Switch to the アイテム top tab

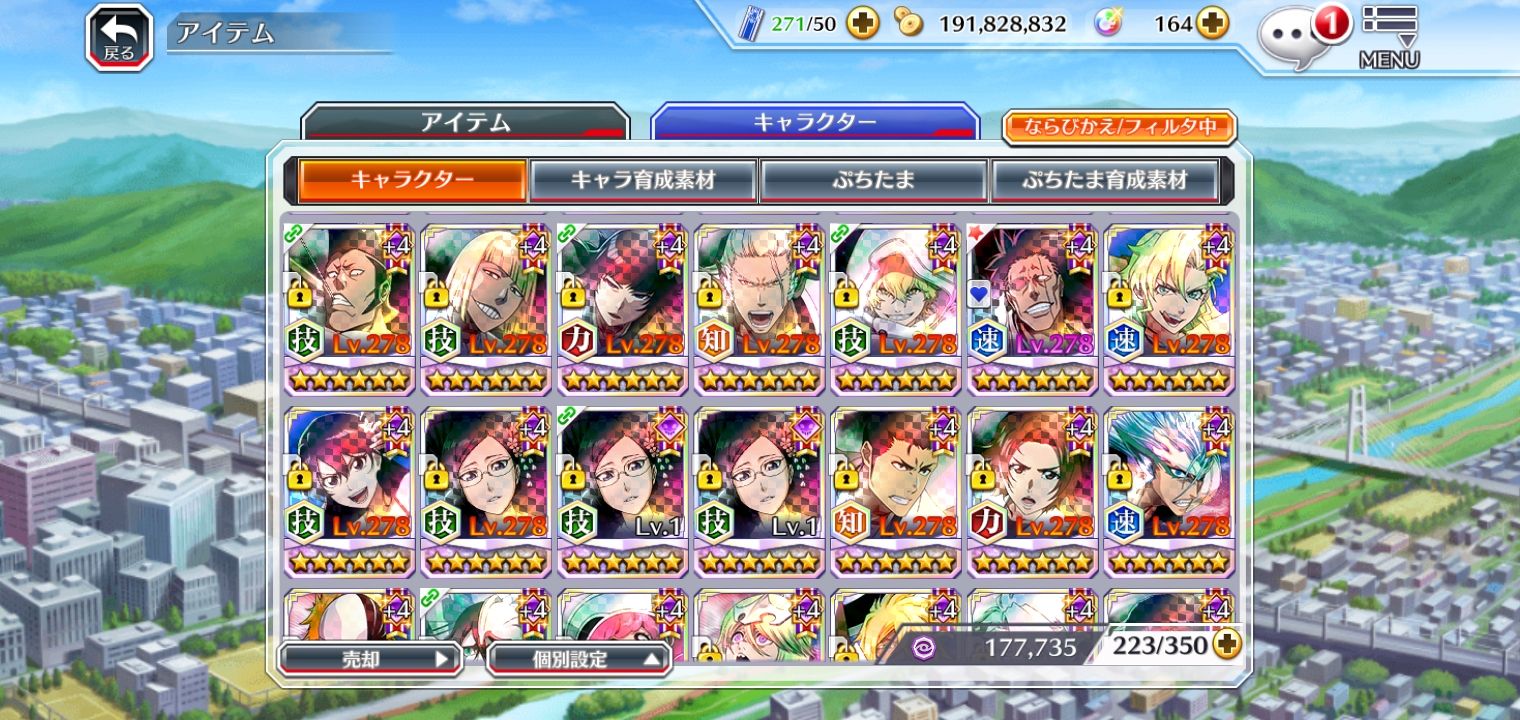tap(465, 124)
